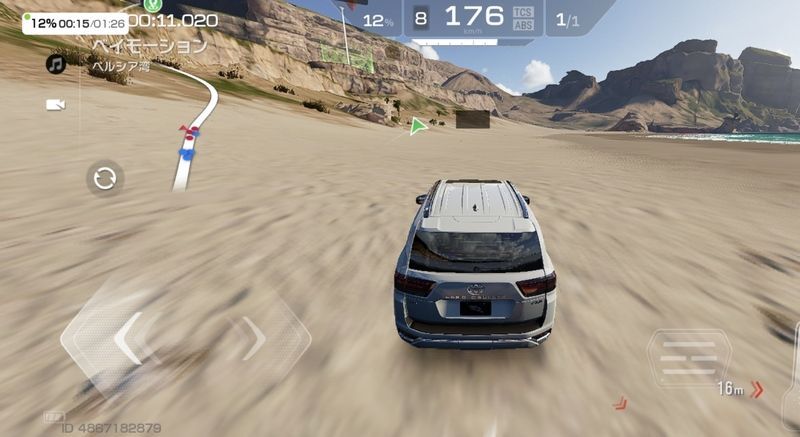Tap the music note icon

pyautogui.click(x=56, y=64)
